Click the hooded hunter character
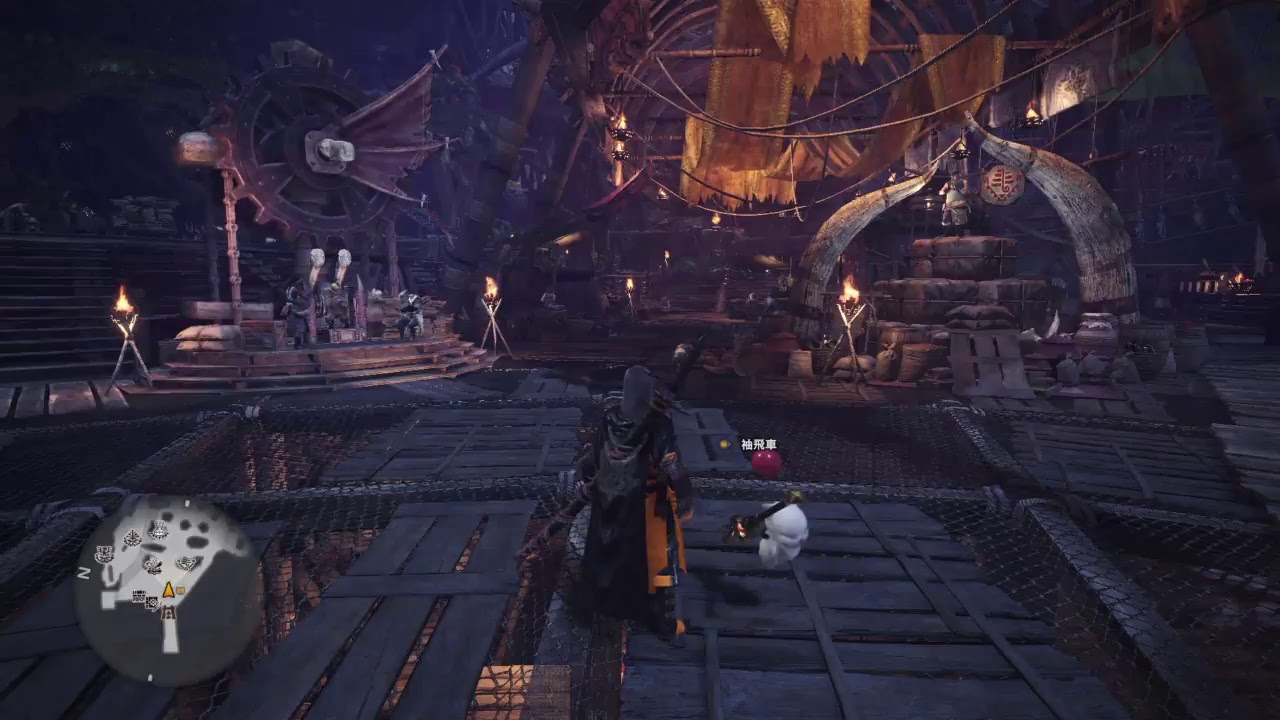 [637, 480]
